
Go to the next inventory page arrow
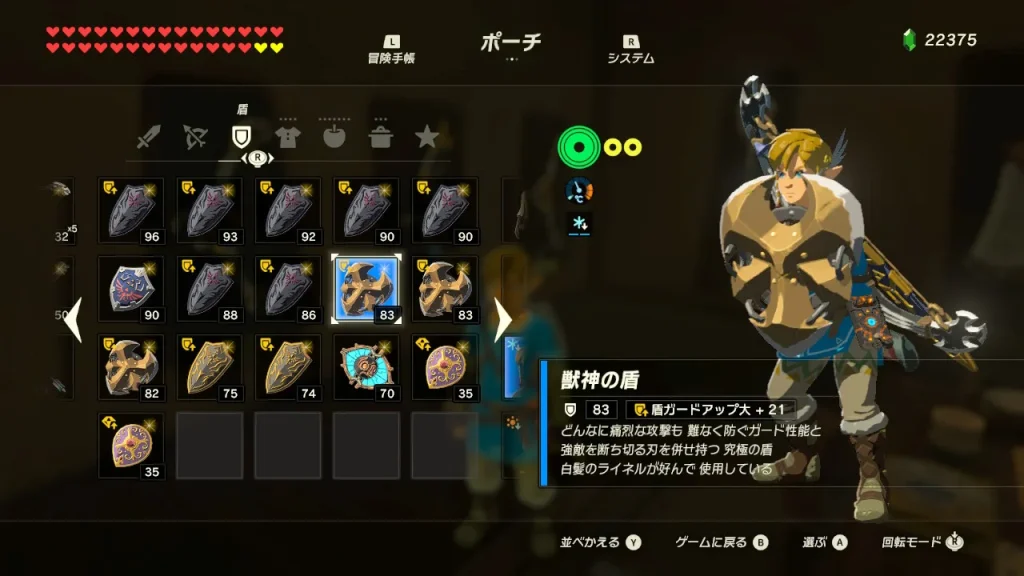pos(503,320)
